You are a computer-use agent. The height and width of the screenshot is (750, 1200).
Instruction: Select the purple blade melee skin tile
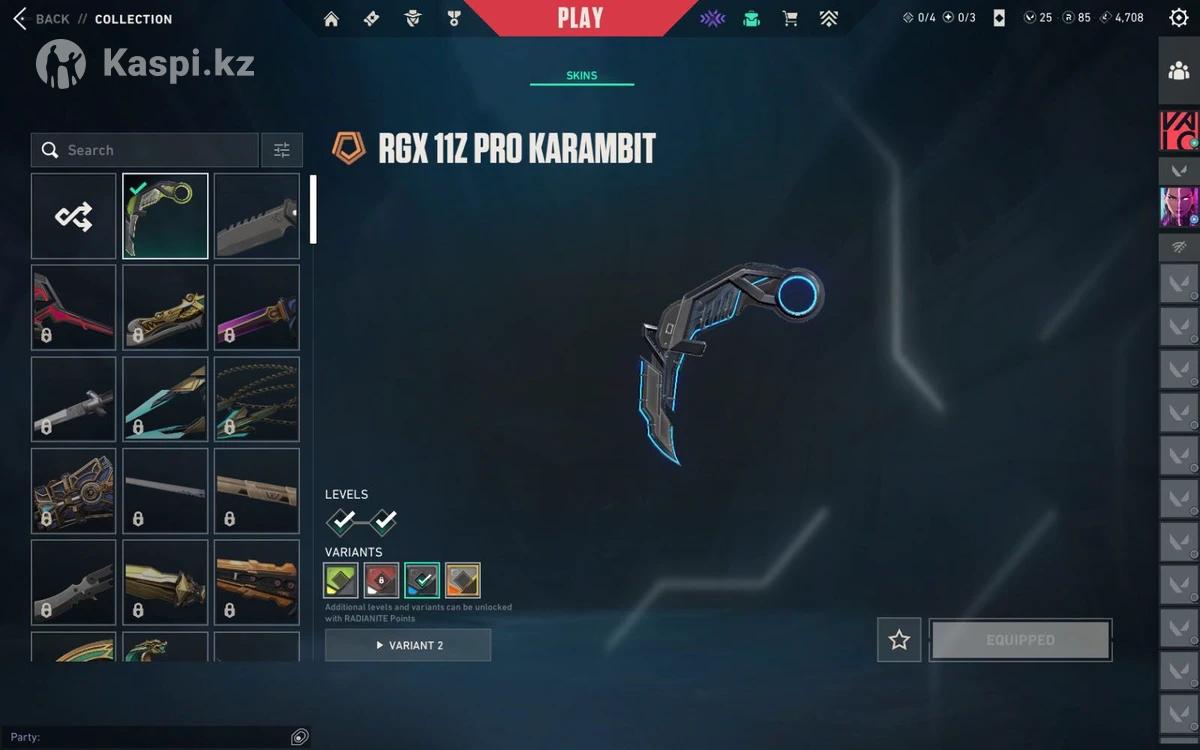257,307
